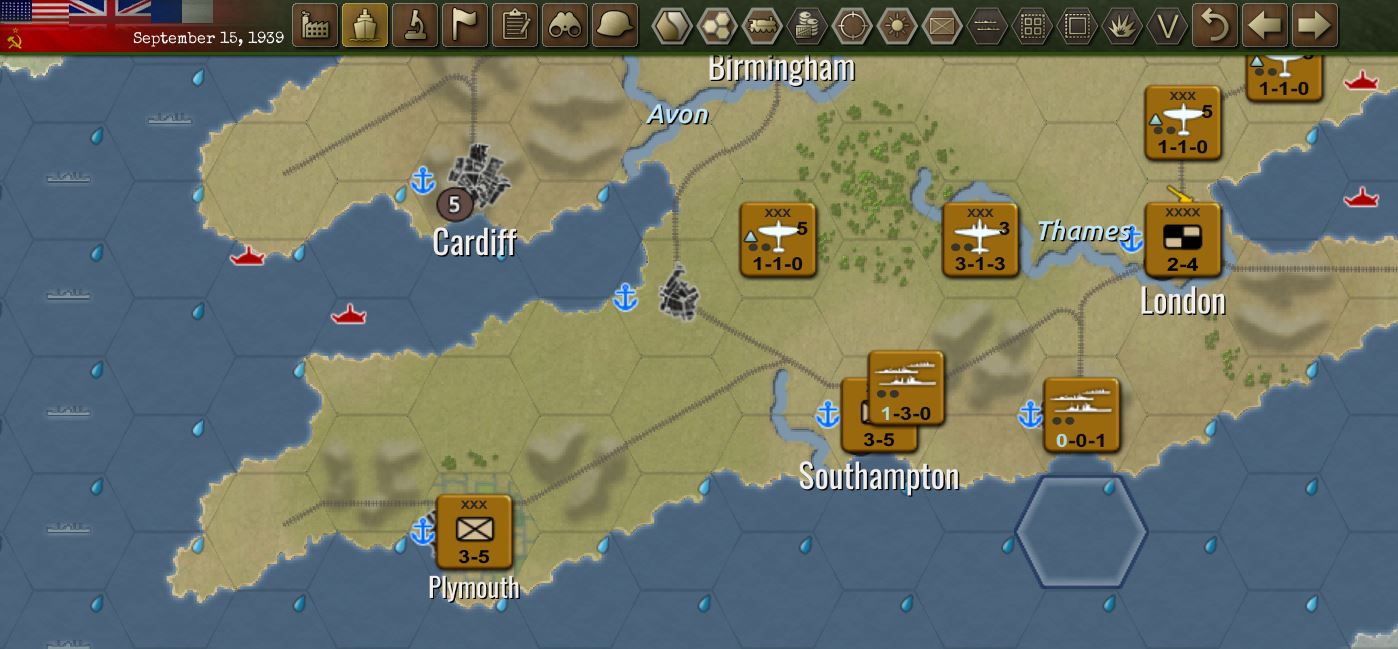The width and height of the screenshot is (1398, 649).
Task: Toggle the crosshair target overlay
Action: point(852,26)
